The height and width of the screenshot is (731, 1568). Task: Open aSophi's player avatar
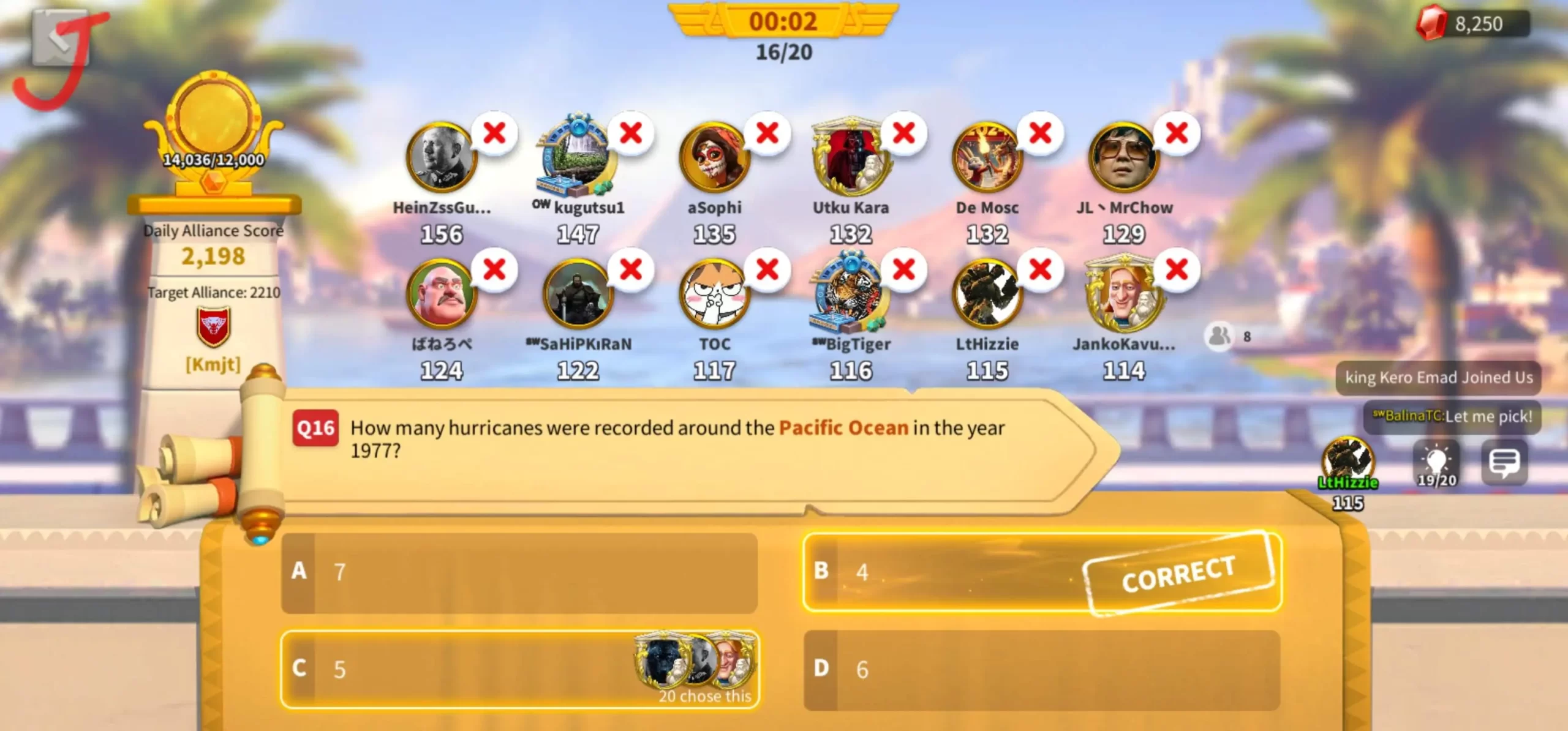point(714,158)
